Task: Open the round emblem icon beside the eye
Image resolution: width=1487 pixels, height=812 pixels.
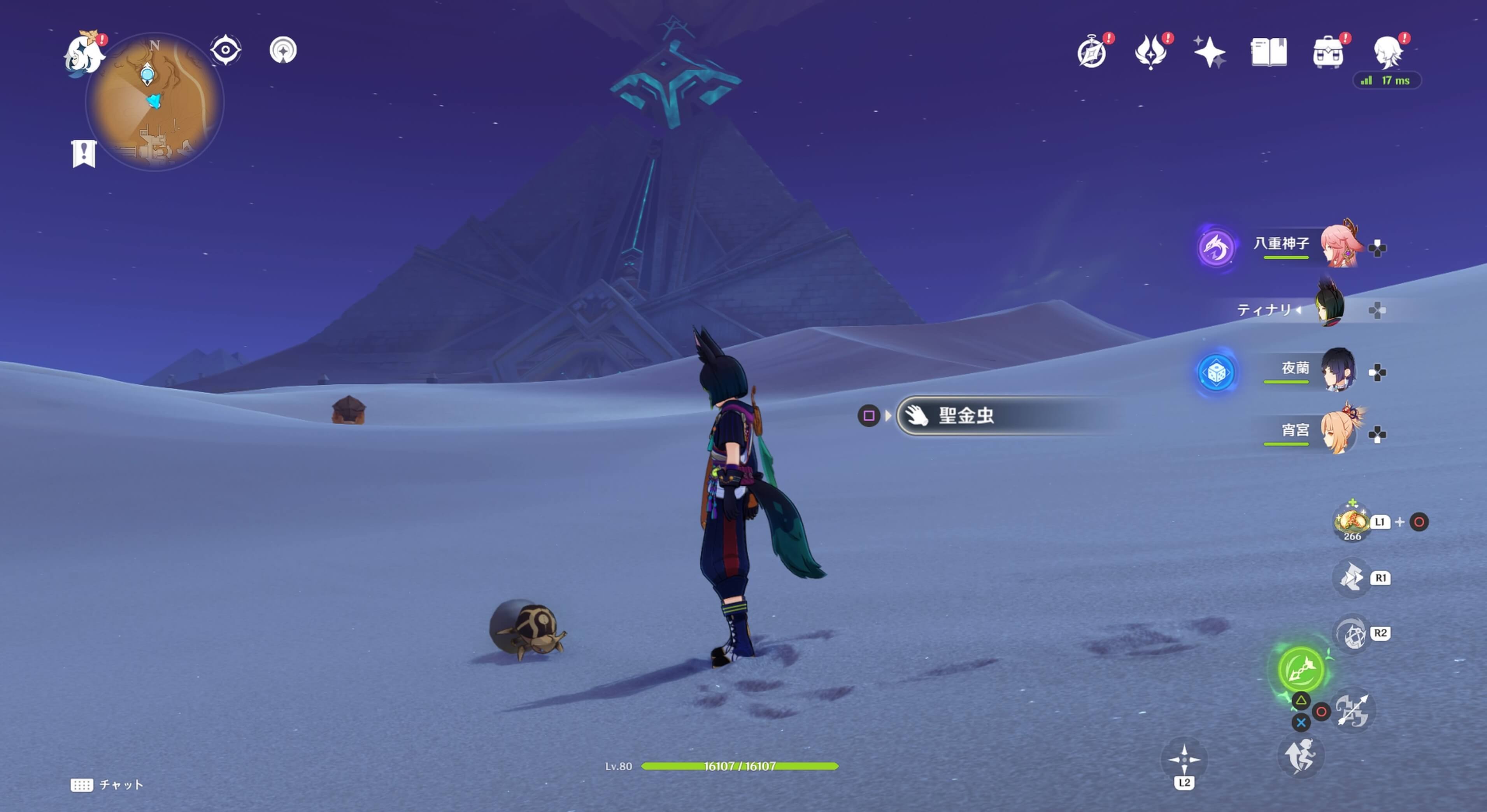Action: [283, 50]
